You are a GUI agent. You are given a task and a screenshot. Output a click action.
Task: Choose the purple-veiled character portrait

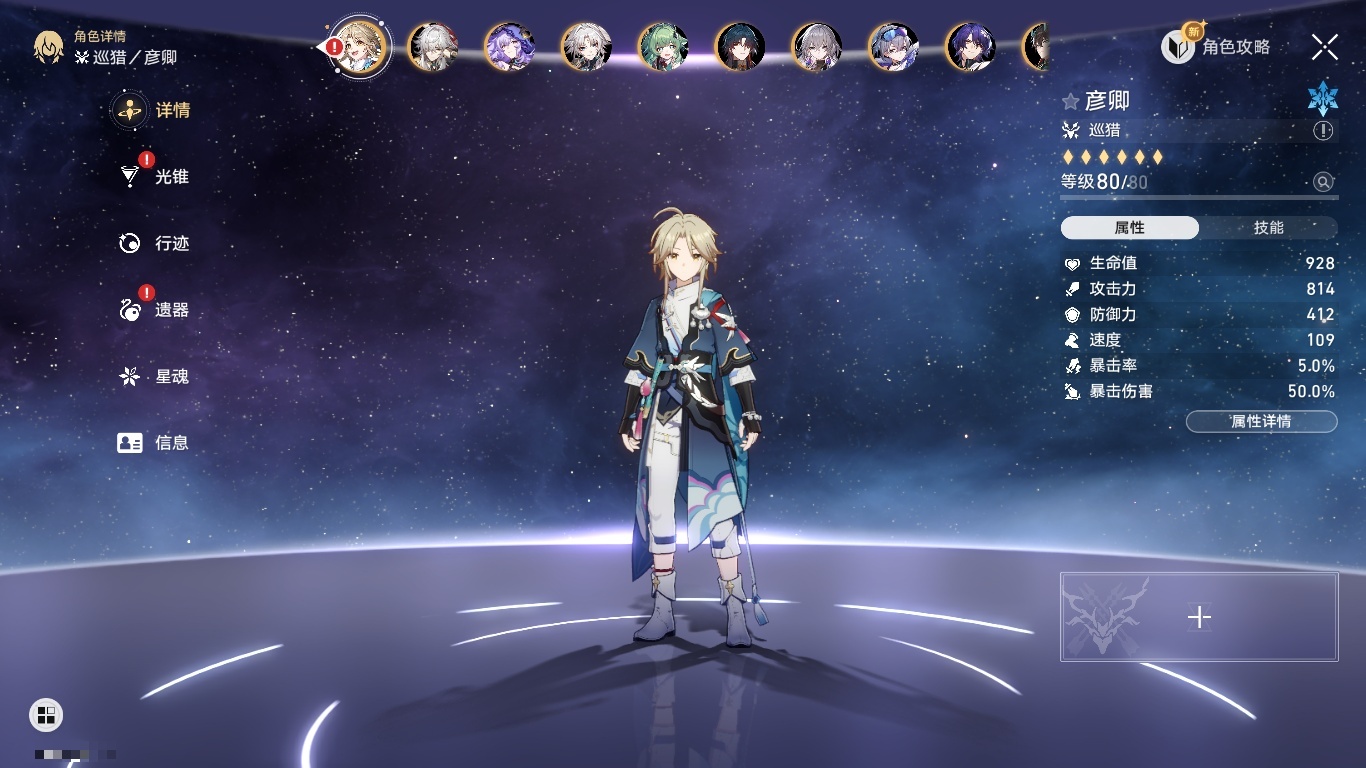coord(509,47)
